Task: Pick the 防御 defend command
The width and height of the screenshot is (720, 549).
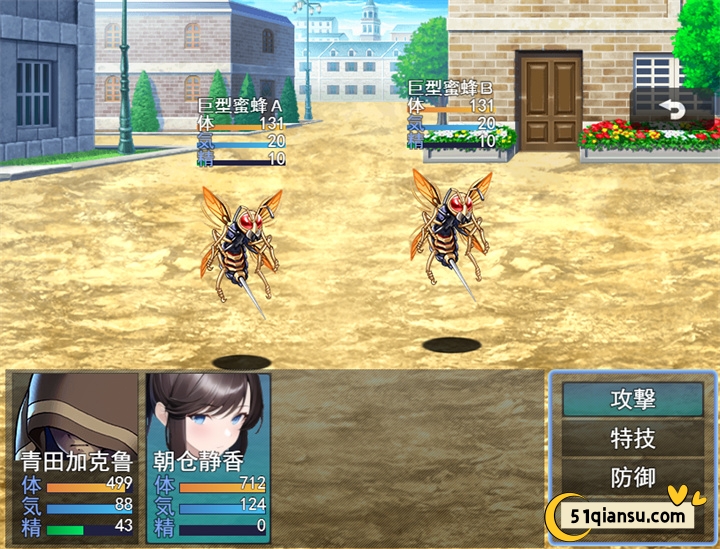Action: (632, 477)
